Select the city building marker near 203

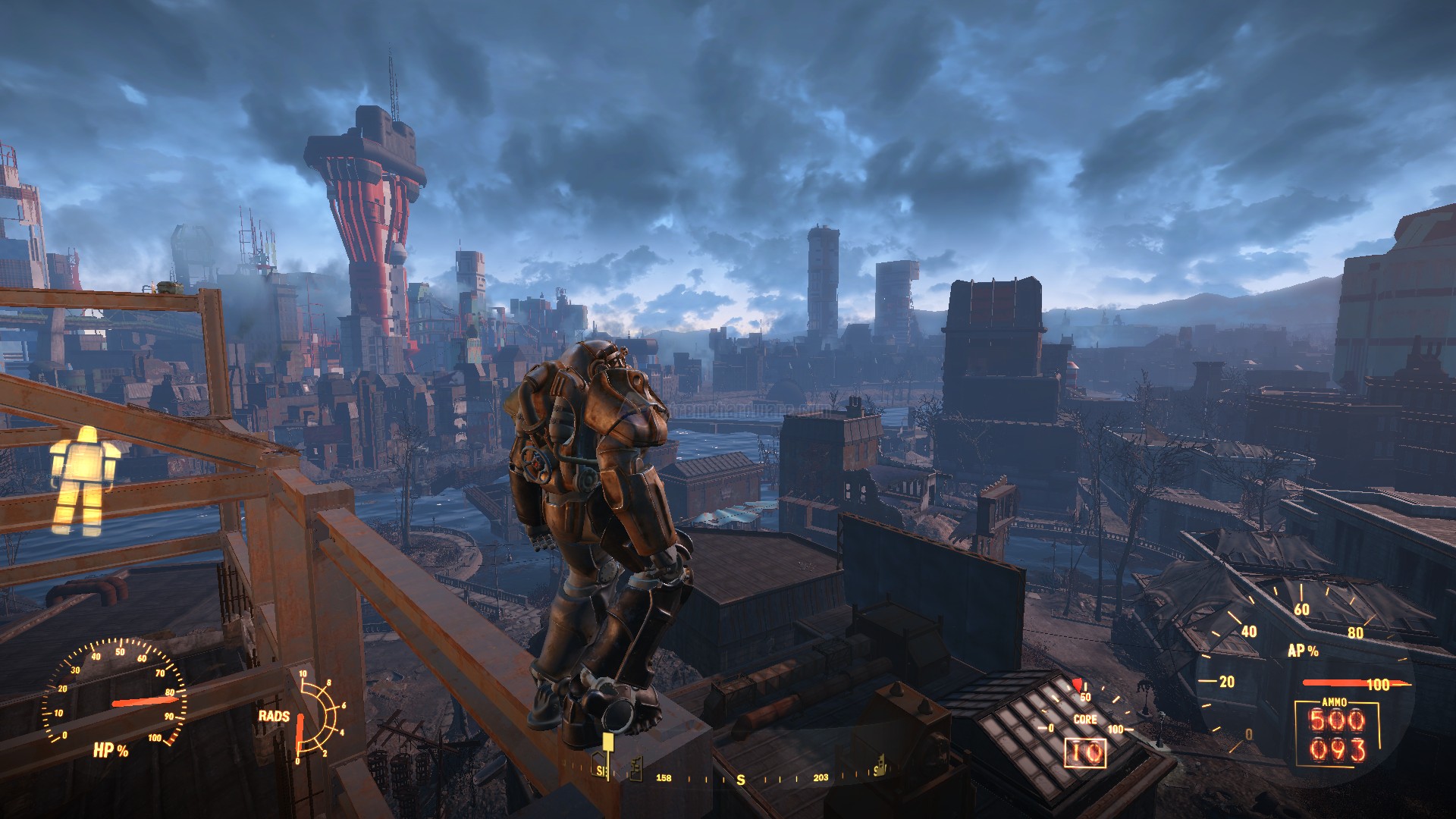pos(880,766)
